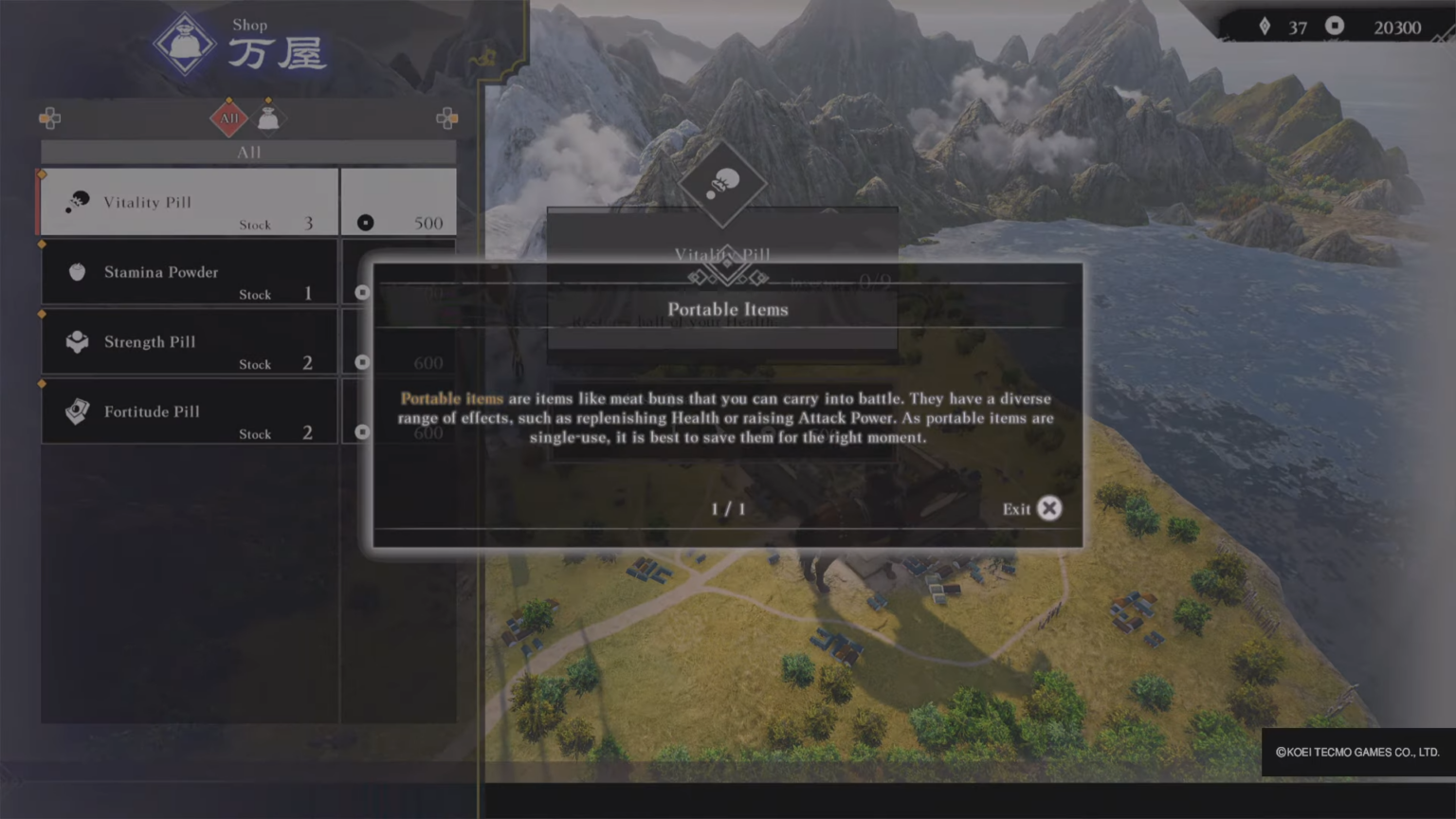Click the money bag inventory filter icon

(268, 118)
